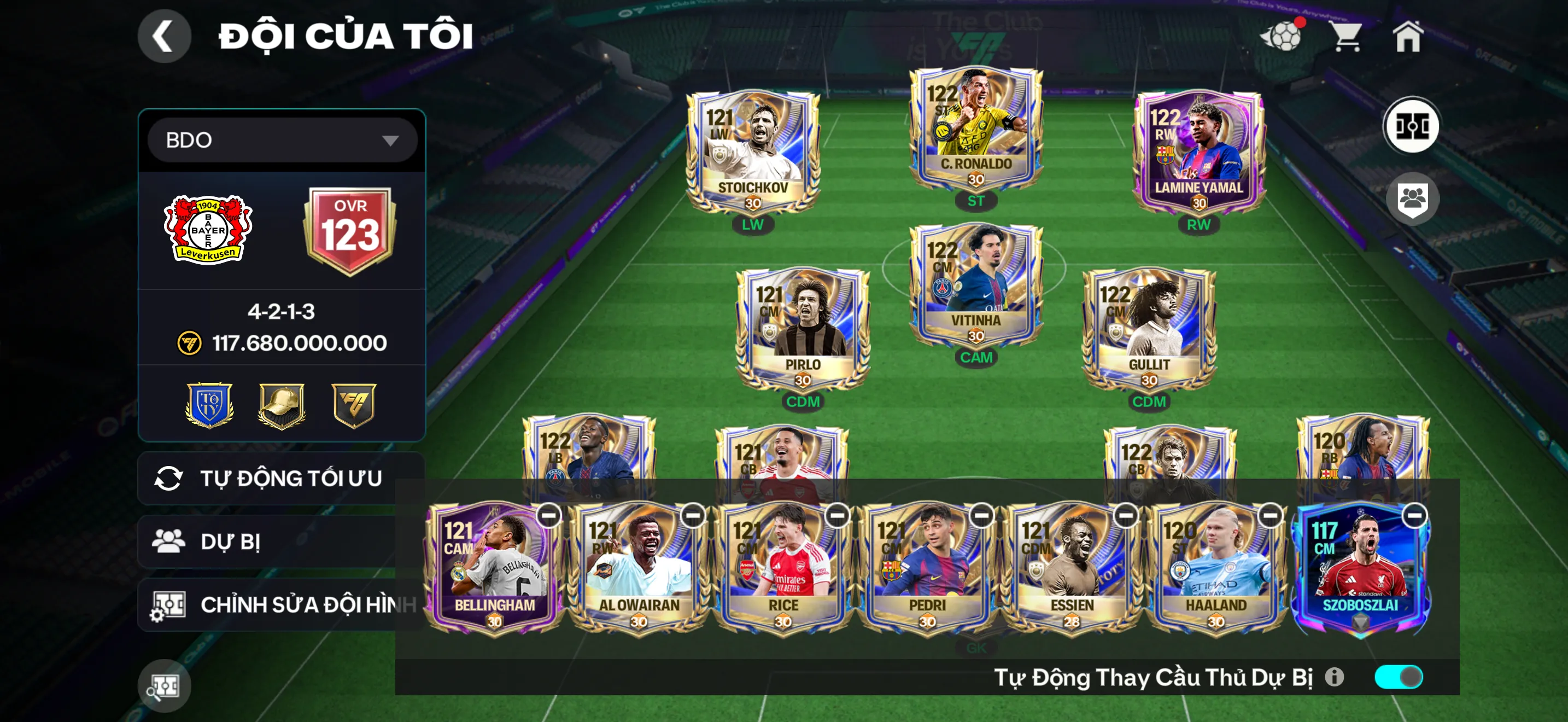Viewport: 1568px width, 722px height.
Task: Click the info icon beside auto-substitute
Action: coord(1334,677)
